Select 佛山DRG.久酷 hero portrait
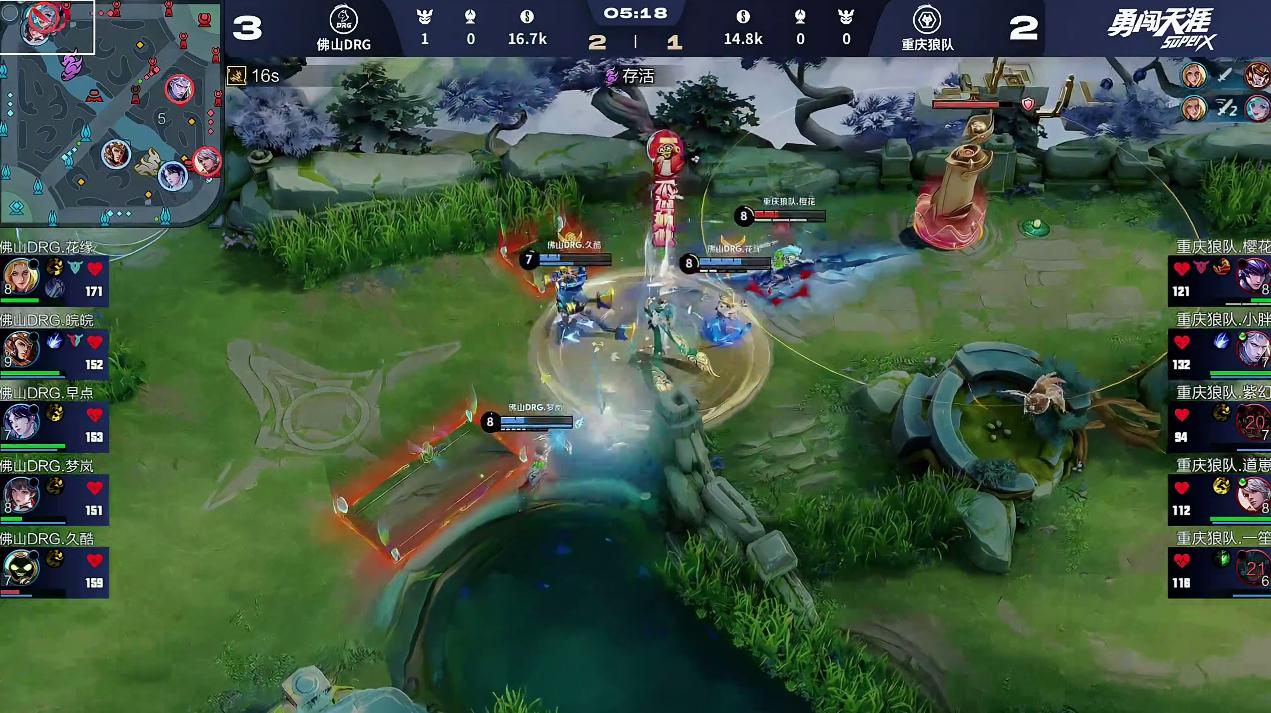Viewport: 1271px width, 713px height. click(20, 568)
